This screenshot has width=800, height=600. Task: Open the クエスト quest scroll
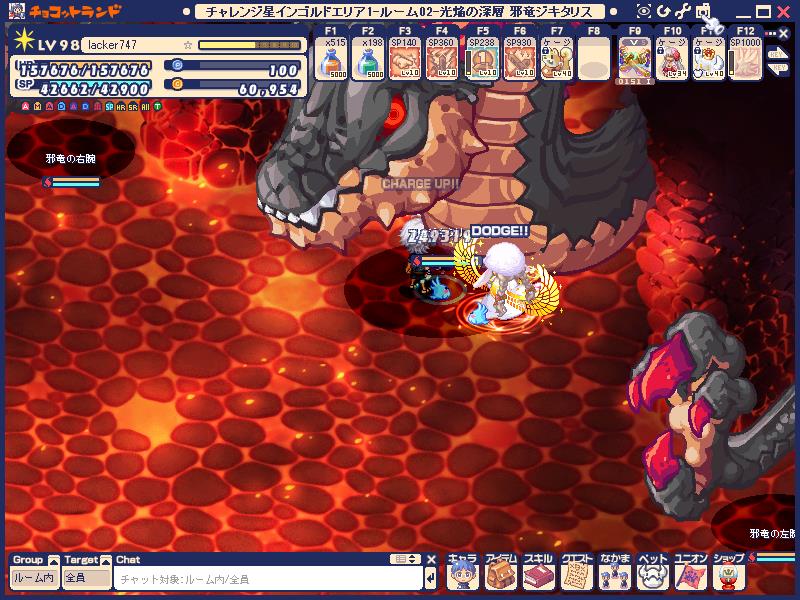point(576,573)
